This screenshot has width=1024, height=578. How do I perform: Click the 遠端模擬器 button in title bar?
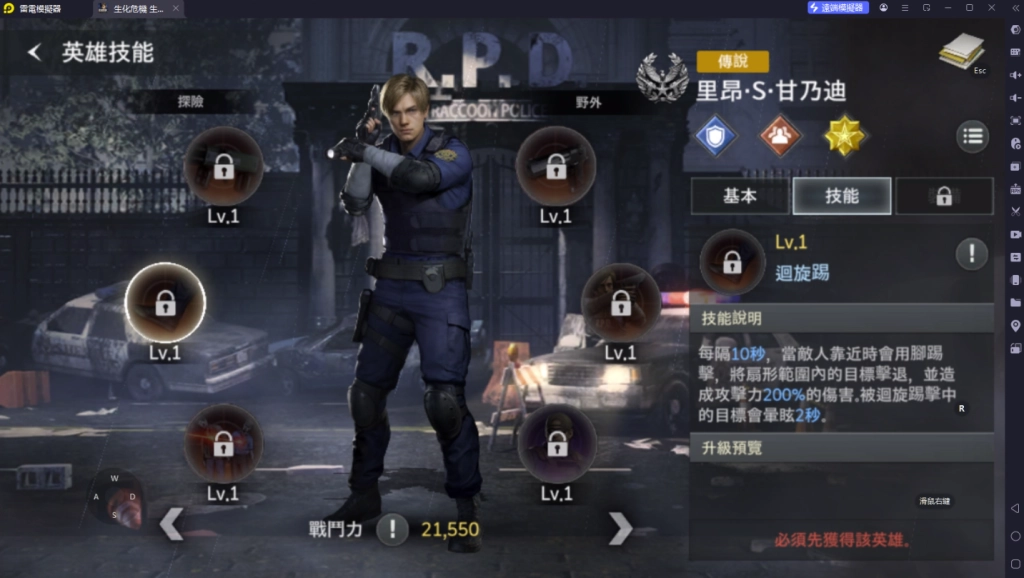[838, 8]
